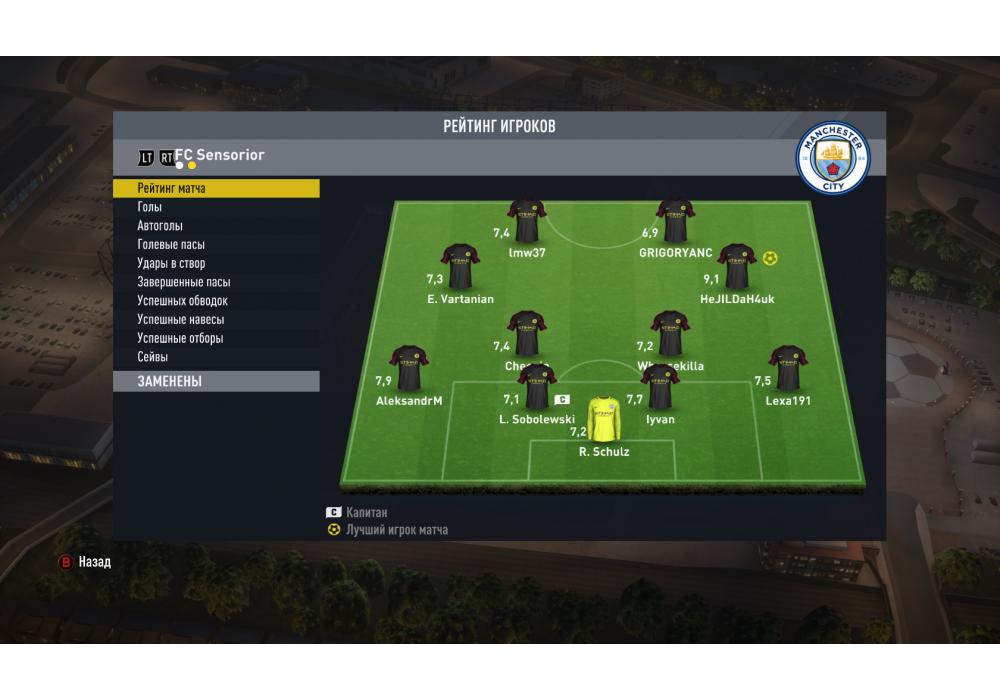
Task: Select captain L. Sobolewski's shirt
Action: point(537,387)
